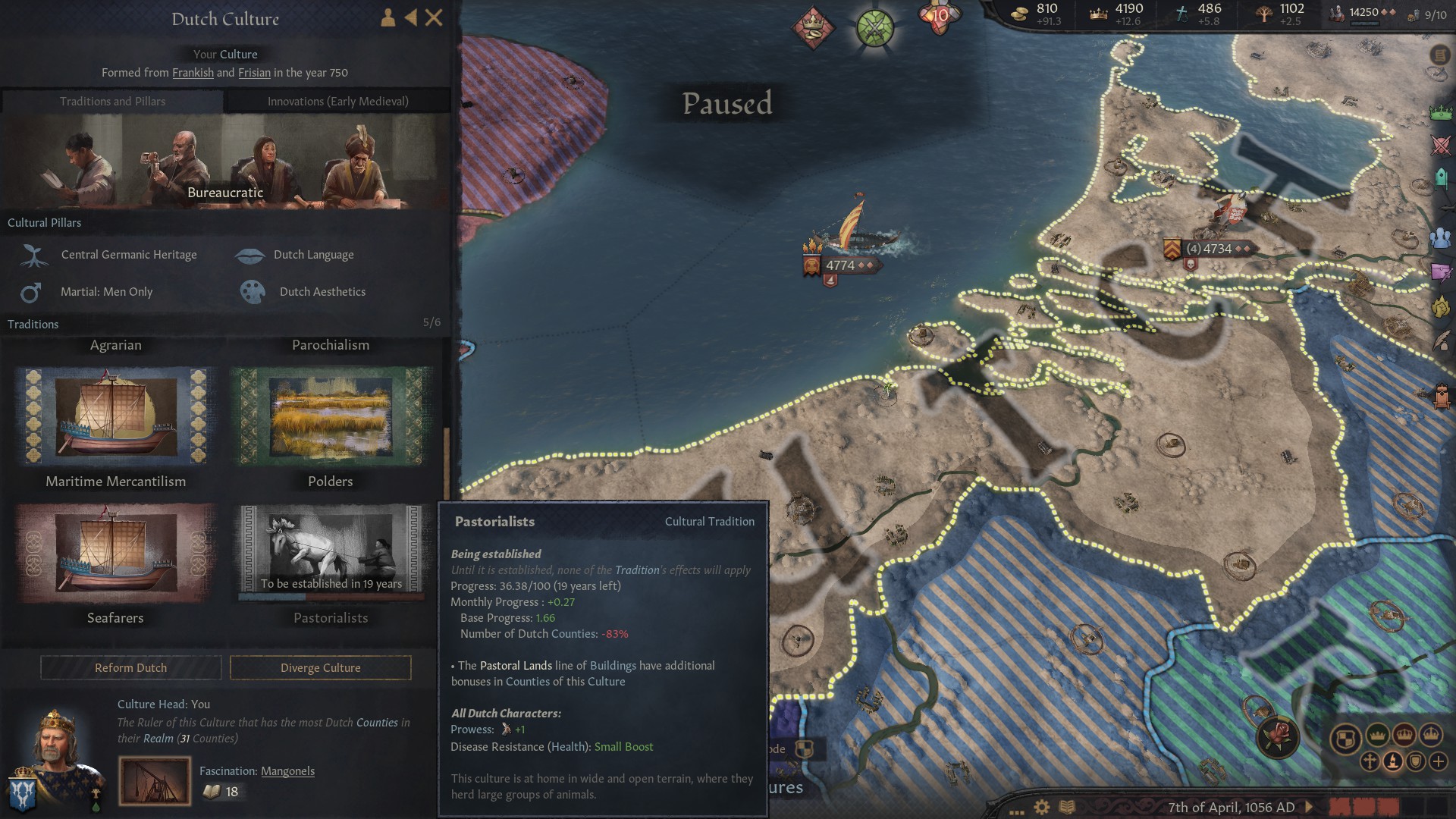Open the in-game encyclopedia book icon
Screen dimensions: 1456x819
coord(1067,807)
